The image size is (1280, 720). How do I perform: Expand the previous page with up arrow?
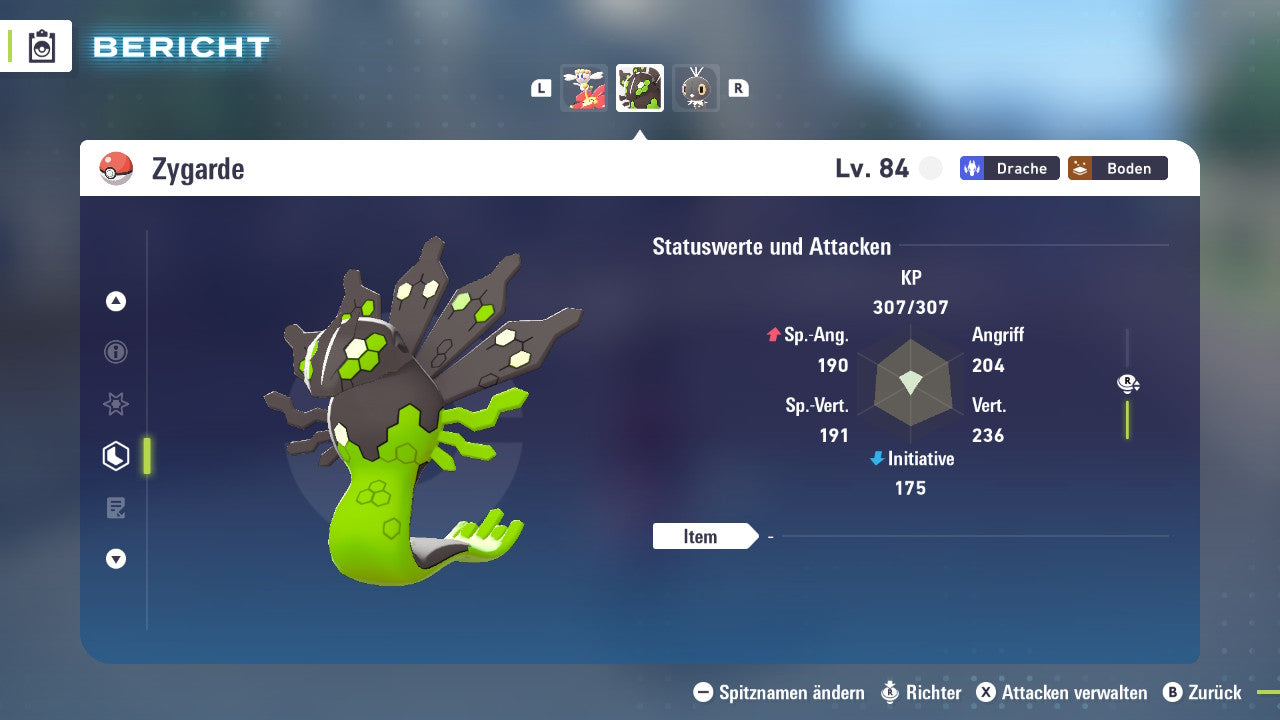(115, 301)
